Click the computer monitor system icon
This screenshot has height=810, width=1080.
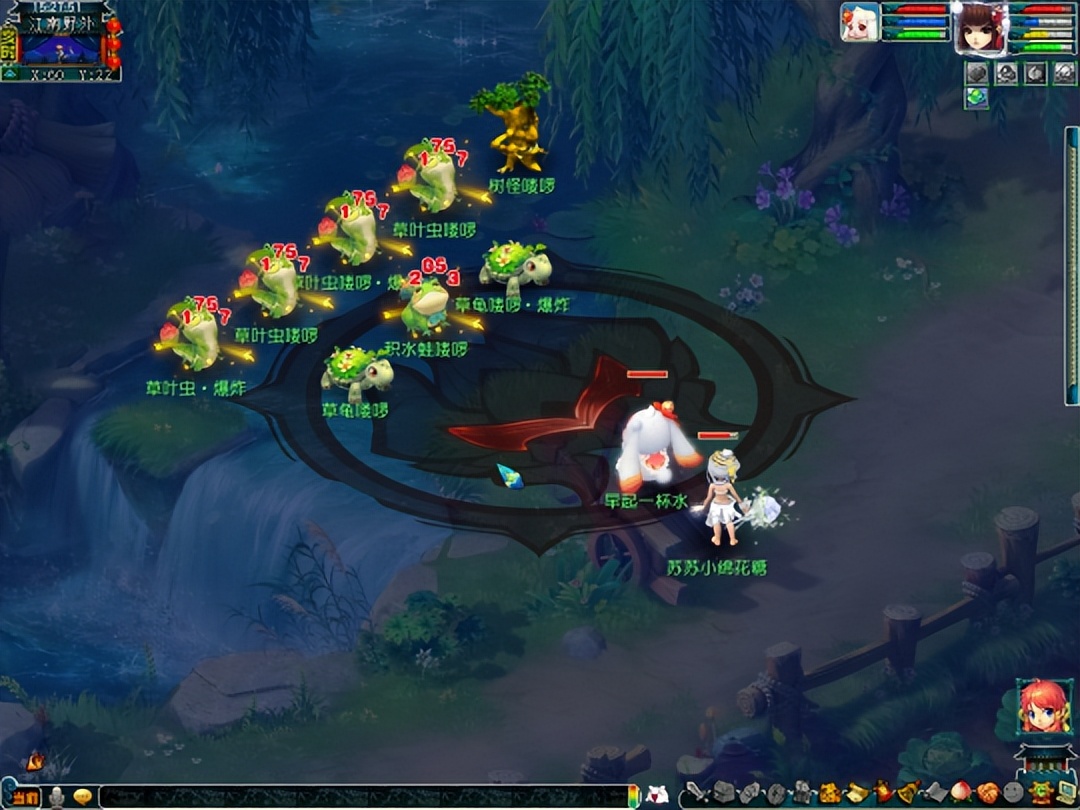click(1066, 794)
